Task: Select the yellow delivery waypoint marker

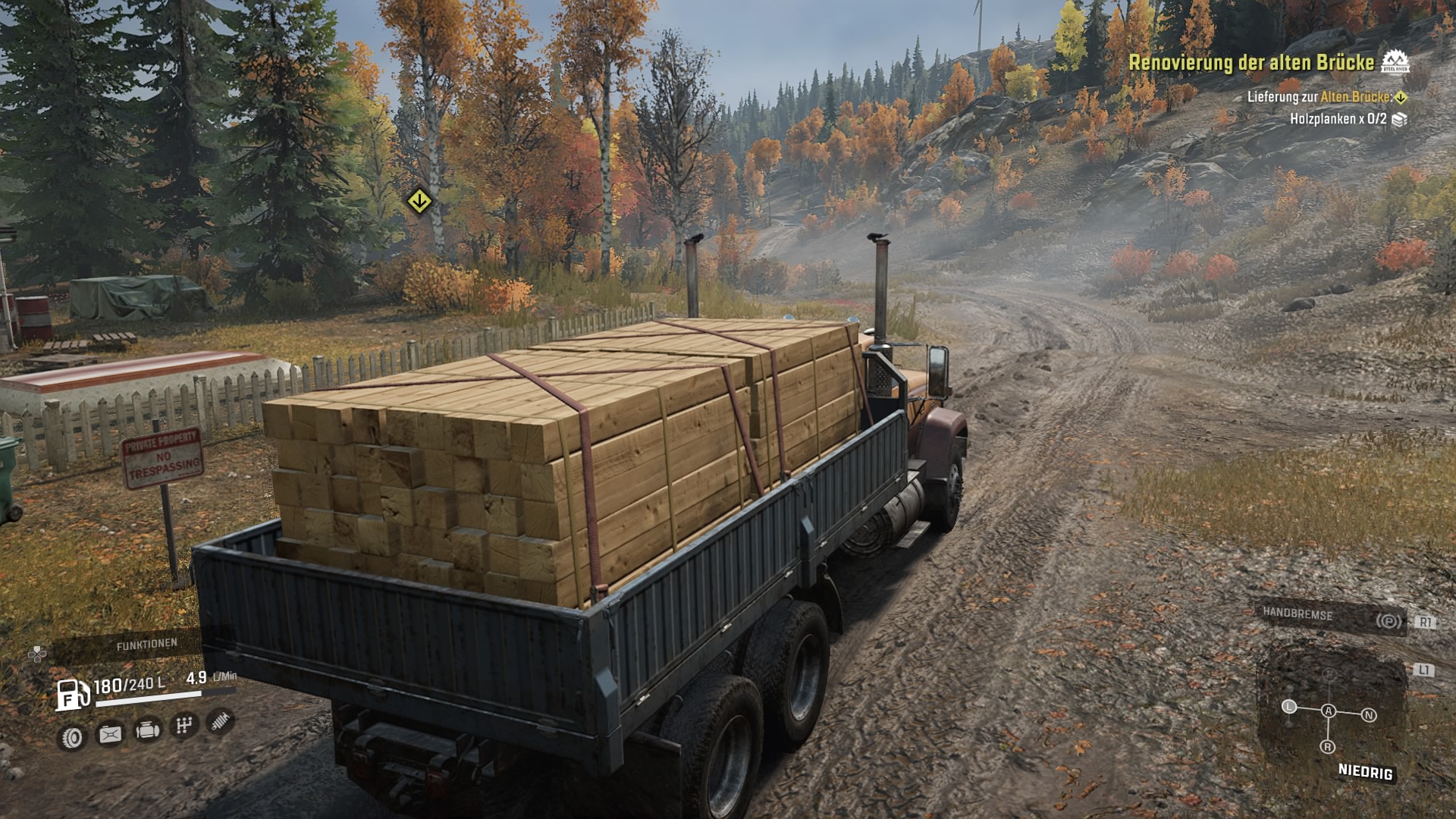Action: coord(419,202)
